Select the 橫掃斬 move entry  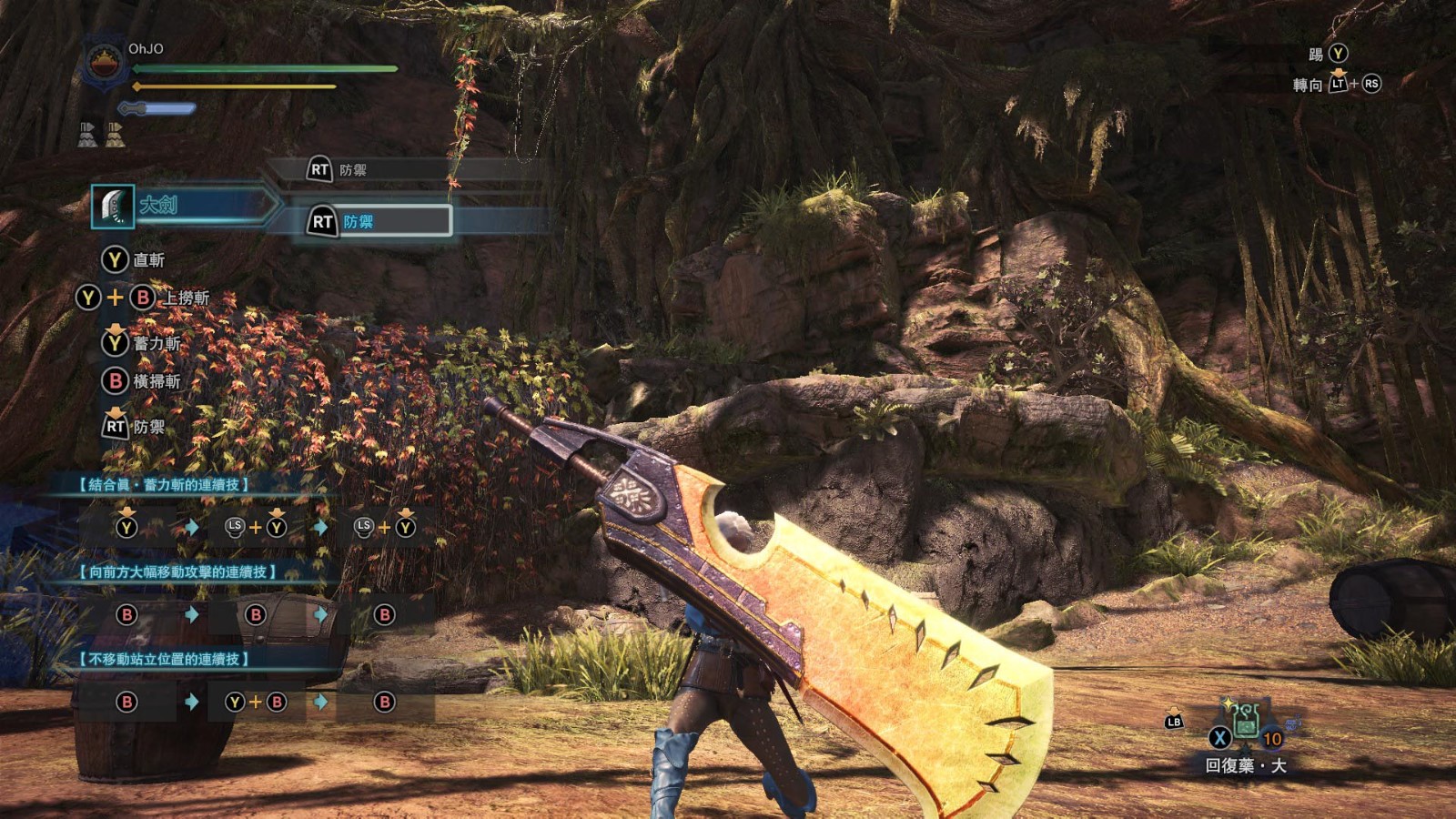(141, 380)
